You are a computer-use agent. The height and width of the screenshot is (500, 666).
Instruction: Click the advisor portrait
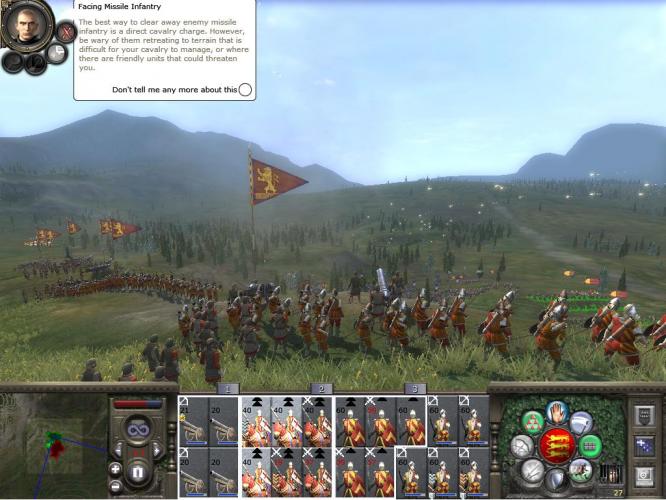[x=26, y=26]
